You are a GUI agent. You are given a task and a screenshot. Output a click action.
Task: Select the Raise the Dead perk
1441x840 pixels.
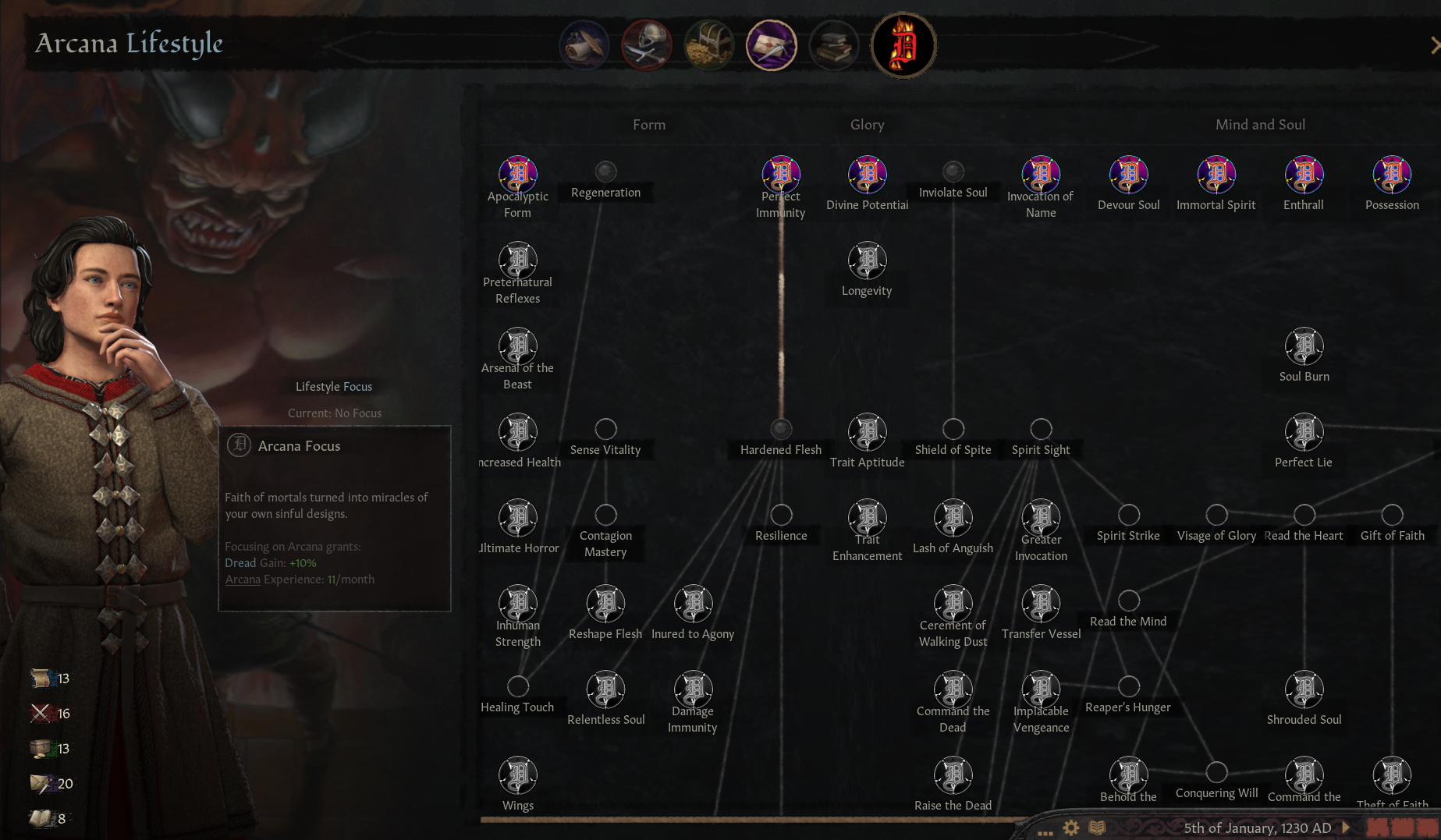tap(953, 774)
